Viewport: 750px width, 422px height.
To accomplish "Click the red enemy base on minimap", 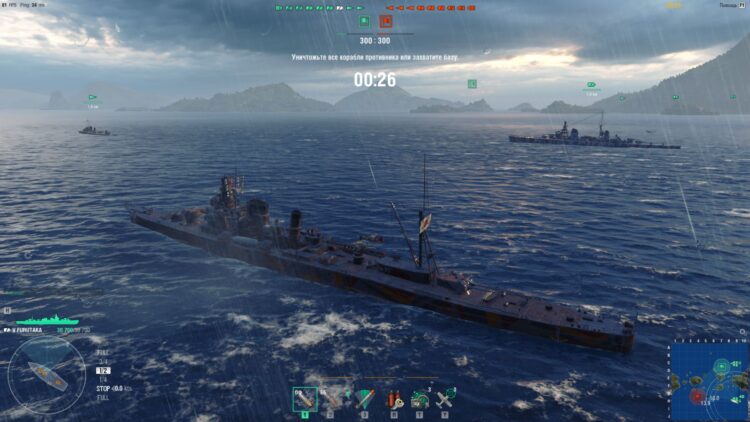I will [698, 396].
